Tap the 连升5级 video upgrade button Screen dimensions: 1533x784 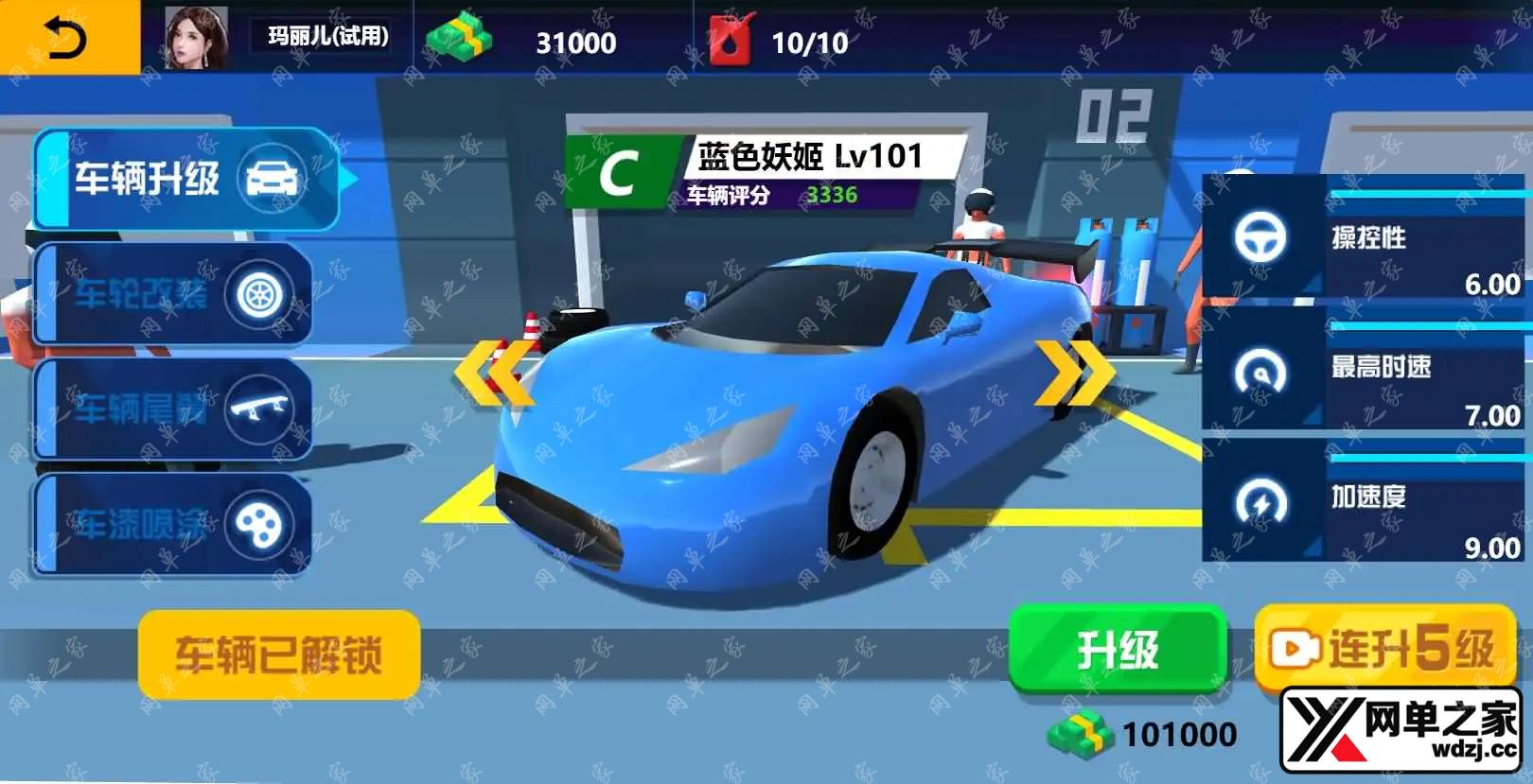(x=1384, y=649)
